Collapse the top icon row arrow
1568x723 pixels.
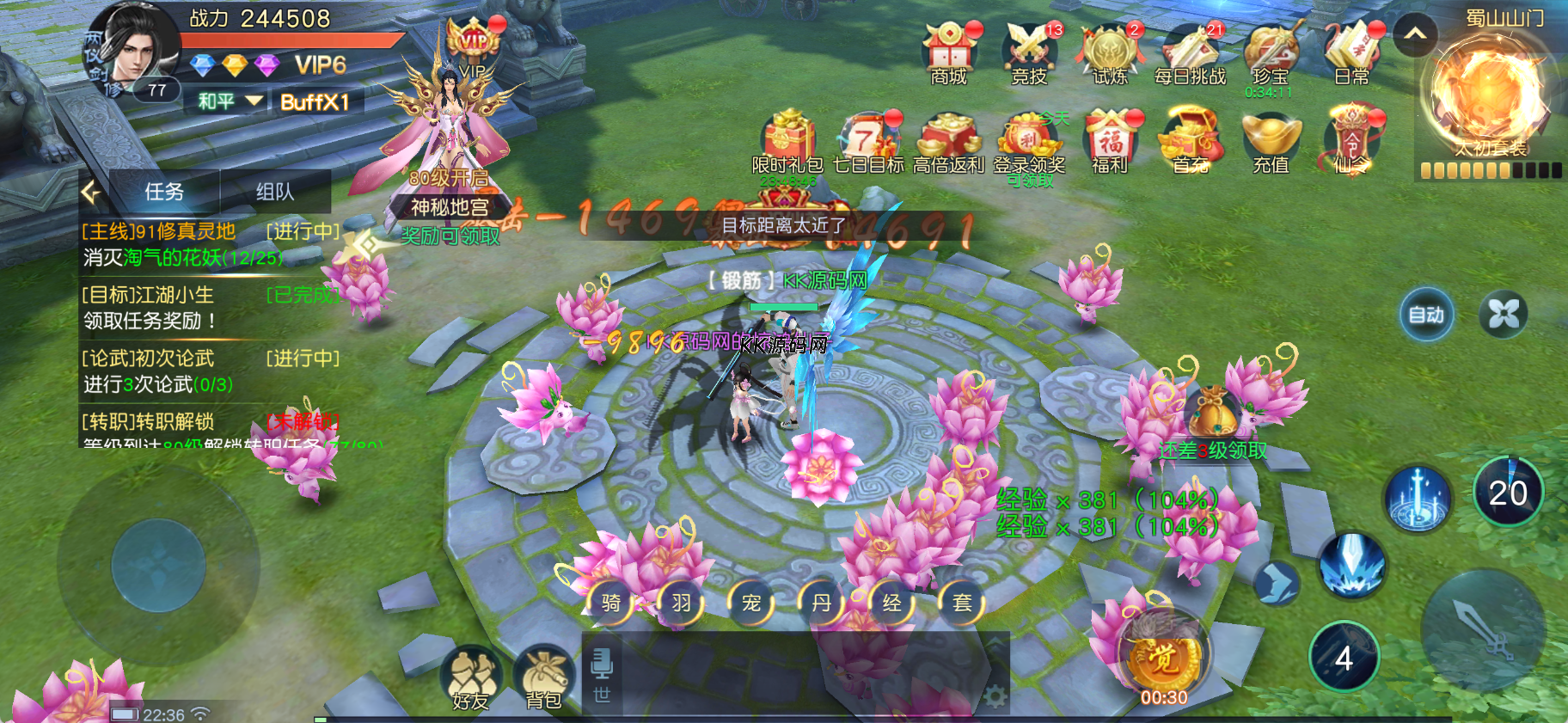coord(1415,34)
